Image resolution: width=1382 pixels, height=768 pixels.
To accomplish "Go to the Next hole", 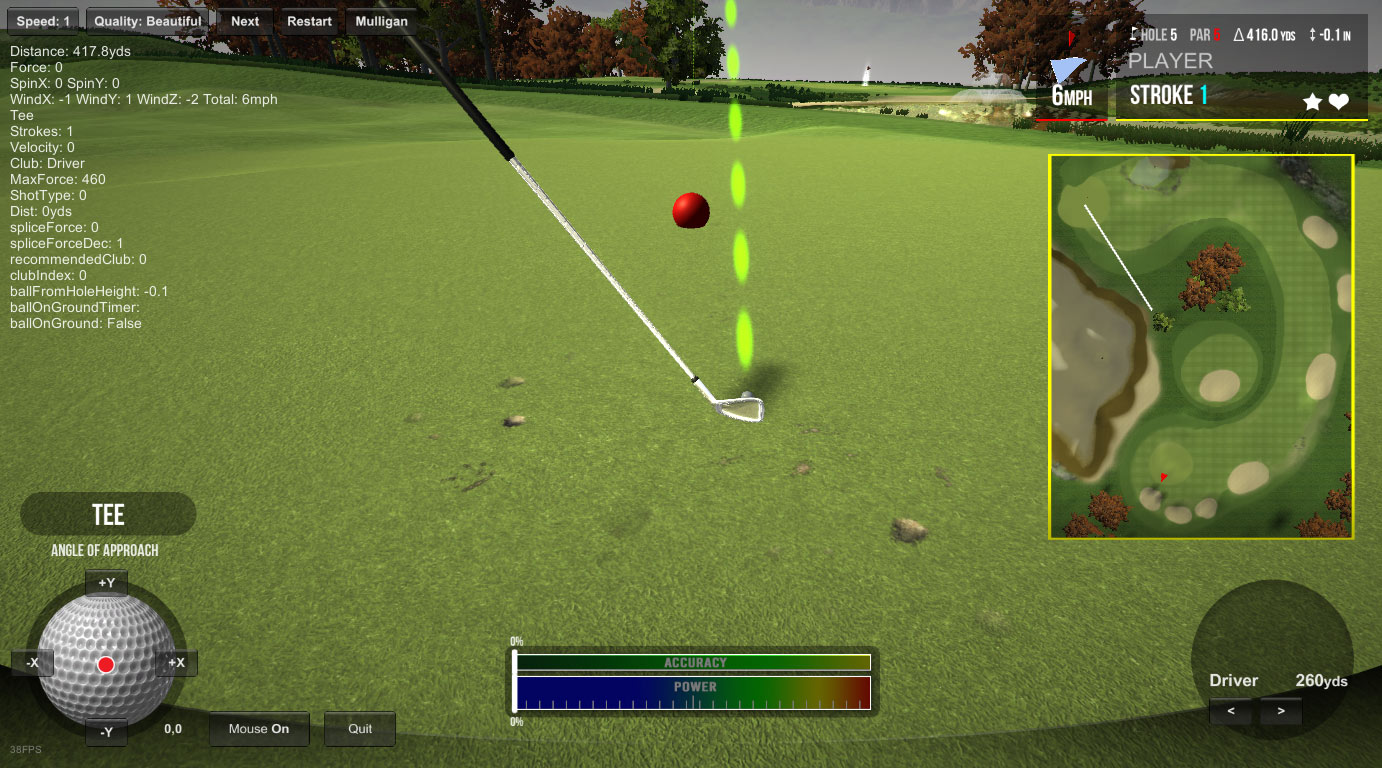I will 245,21.
